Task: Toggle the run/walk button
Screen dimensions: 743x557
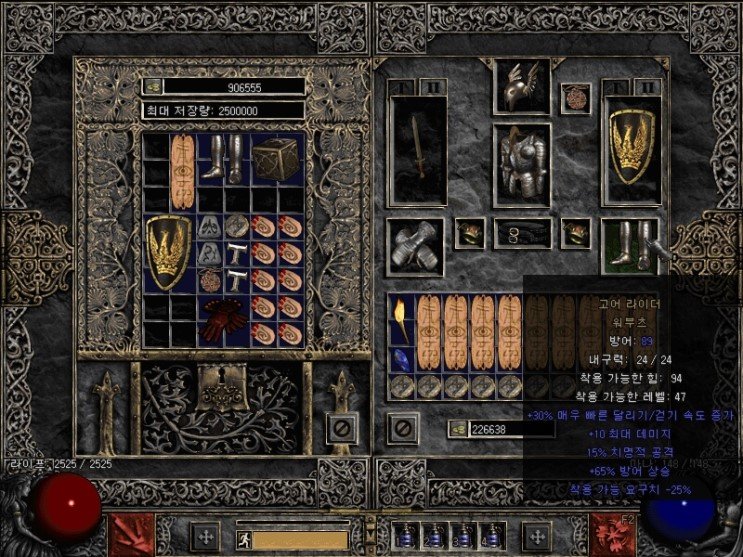Action: (x=243, y=537)
